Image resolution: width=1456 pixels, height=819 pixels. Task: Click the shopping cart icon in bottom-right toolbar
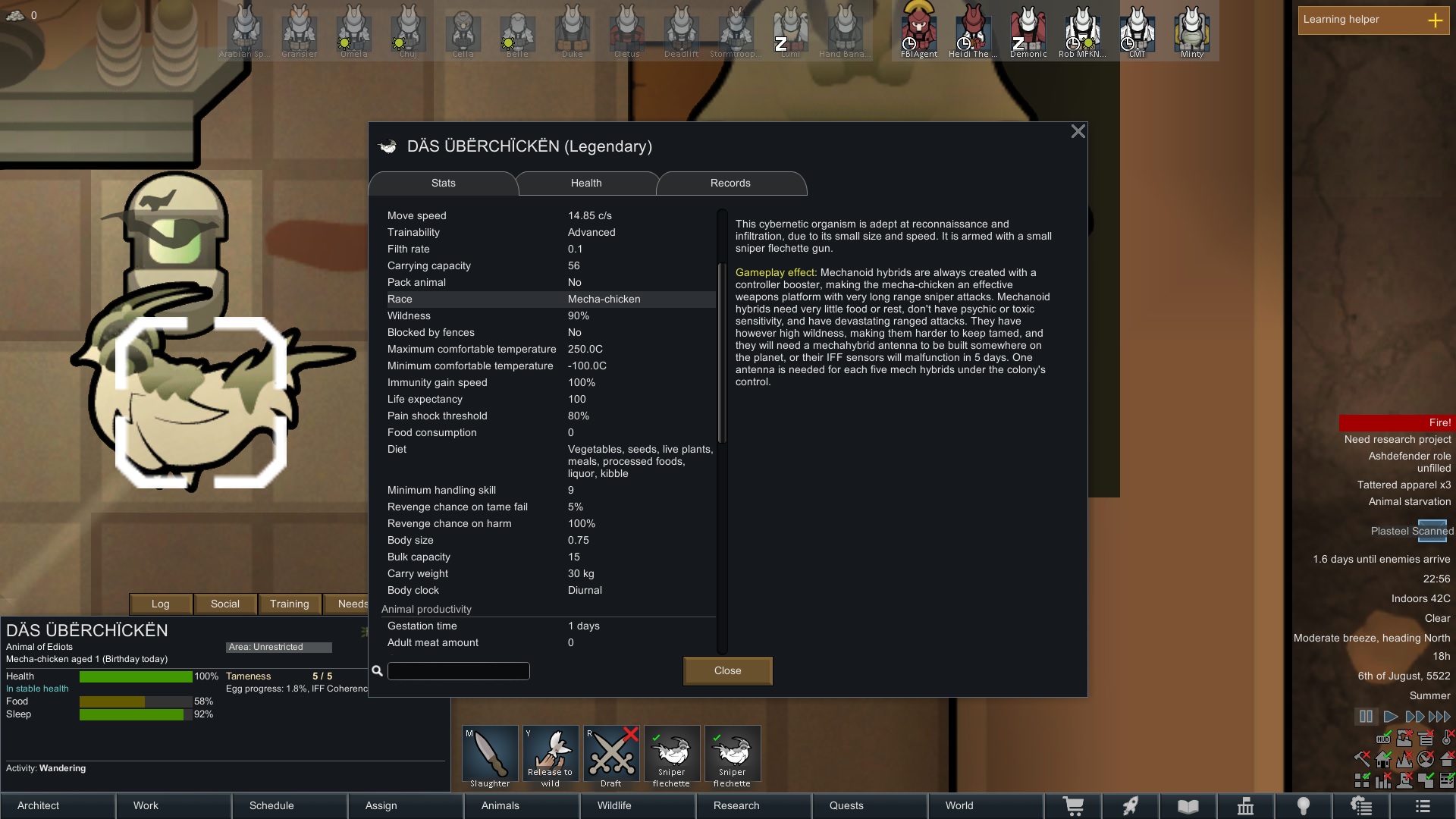pos(1073,806)
